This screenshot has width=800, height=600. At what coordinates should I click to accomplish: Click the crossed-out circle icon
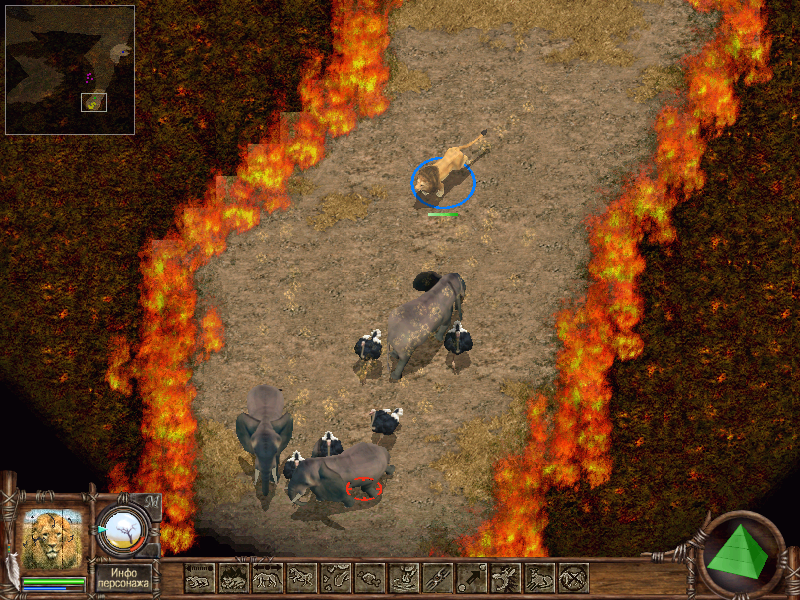574,578
